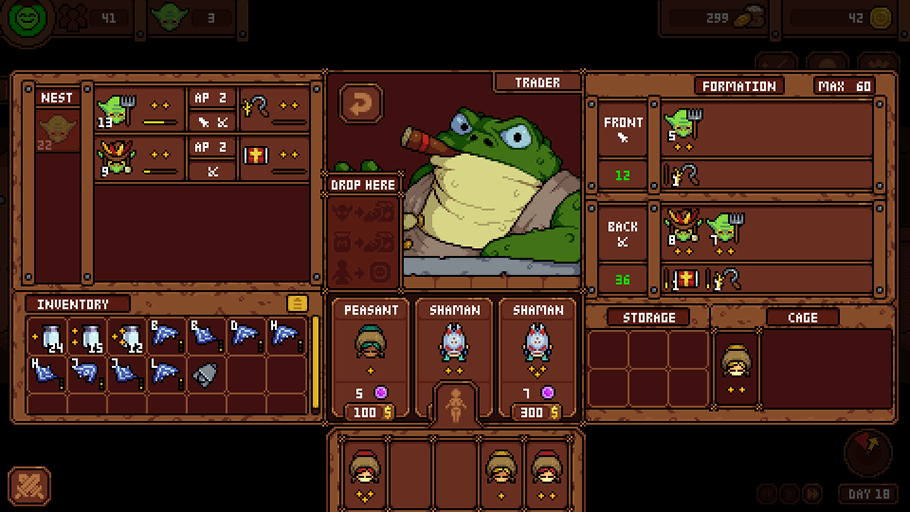Select the goblin with pitchfork in the nest list

117,109
